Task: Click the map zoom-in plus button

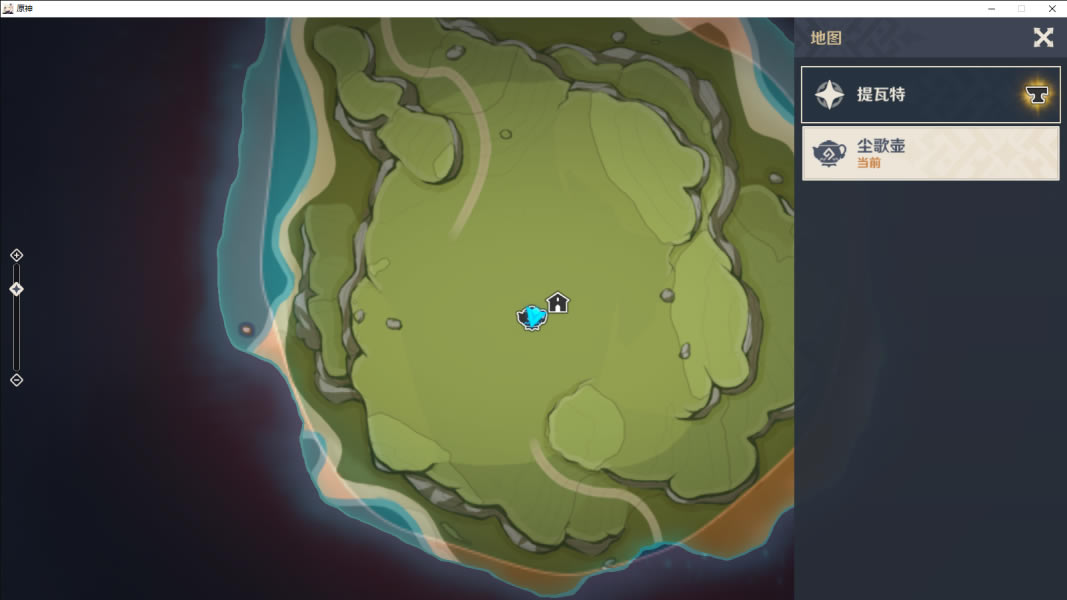Action: coord(16,256)
